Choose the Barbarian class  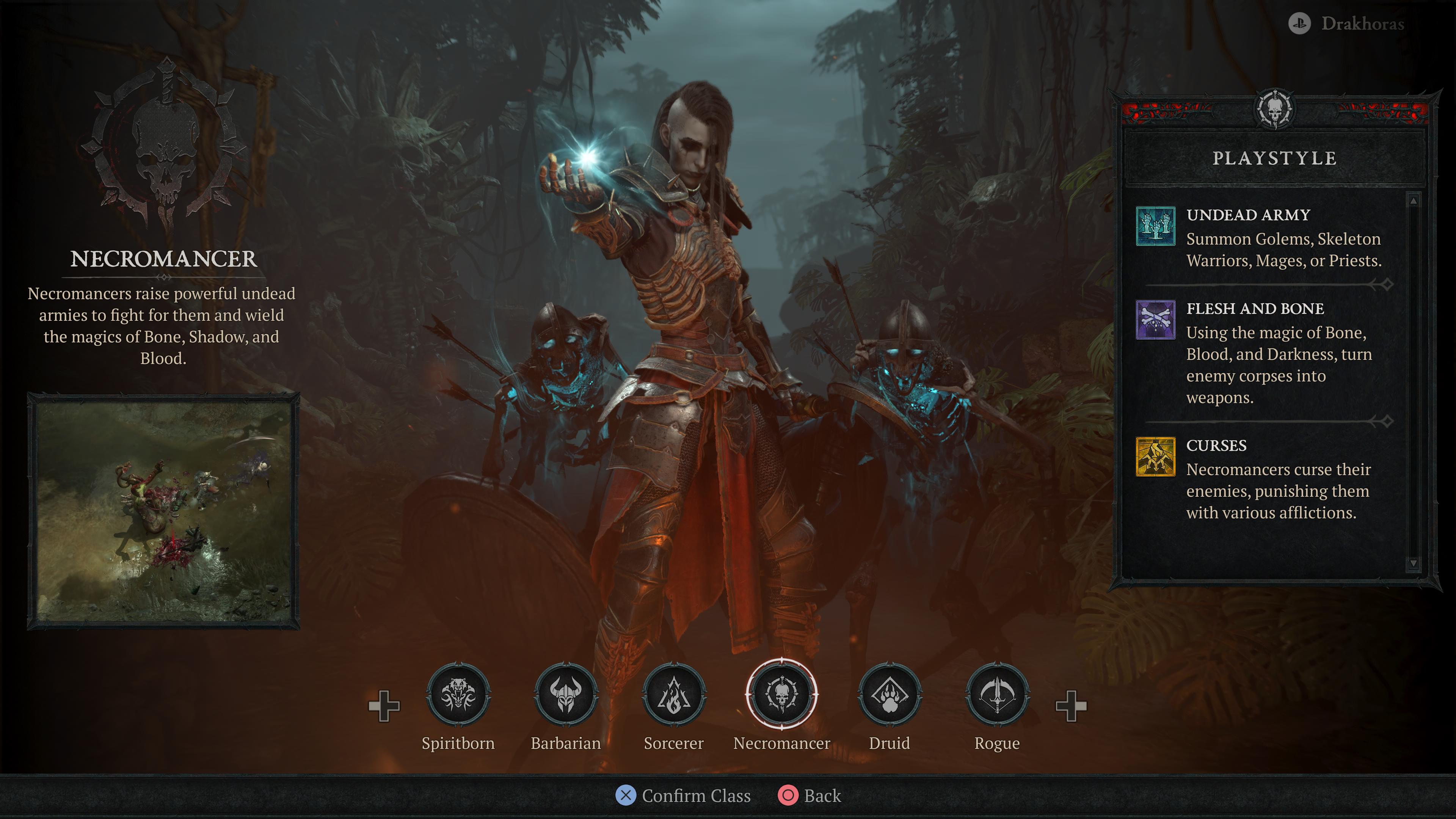566,695
